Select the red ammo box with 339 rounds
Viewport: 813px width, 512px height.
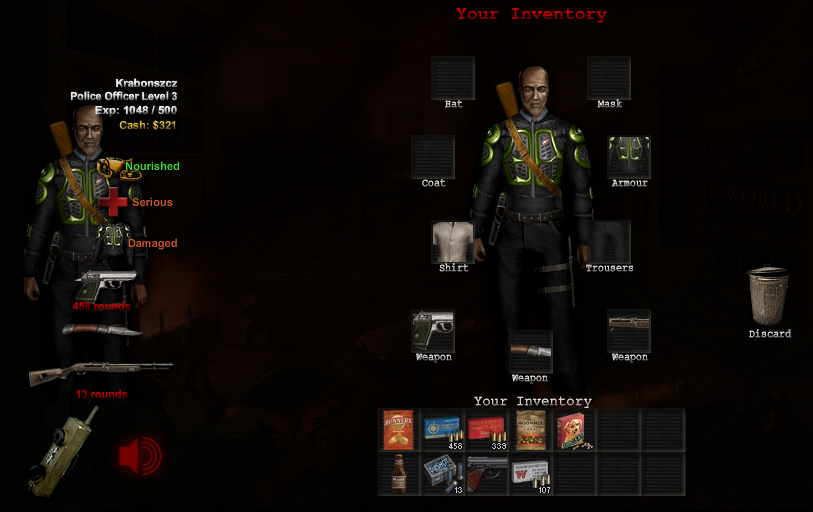click(x=486, y=430)
